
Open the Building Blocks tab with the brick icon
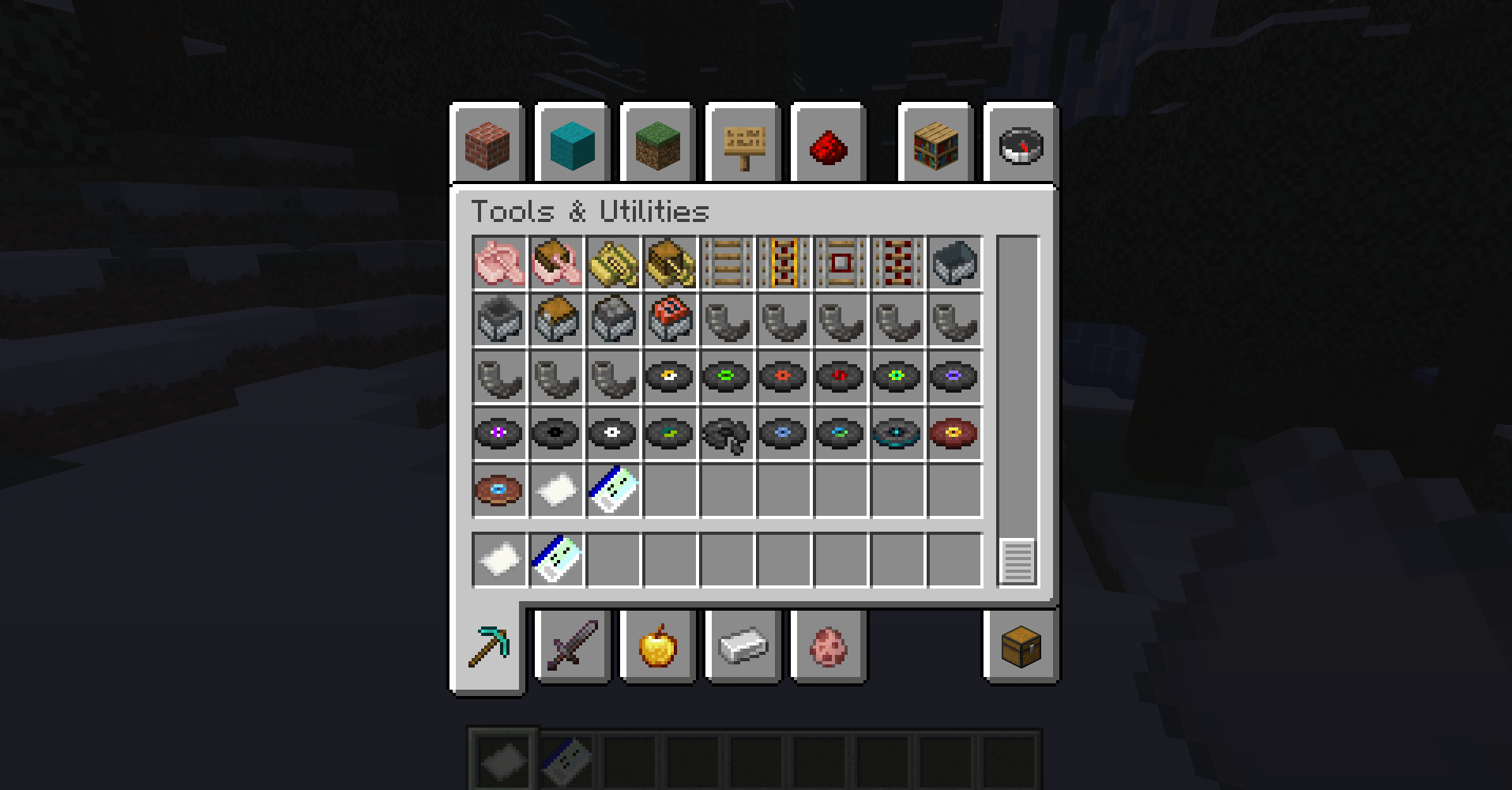[x=488, y=145]
